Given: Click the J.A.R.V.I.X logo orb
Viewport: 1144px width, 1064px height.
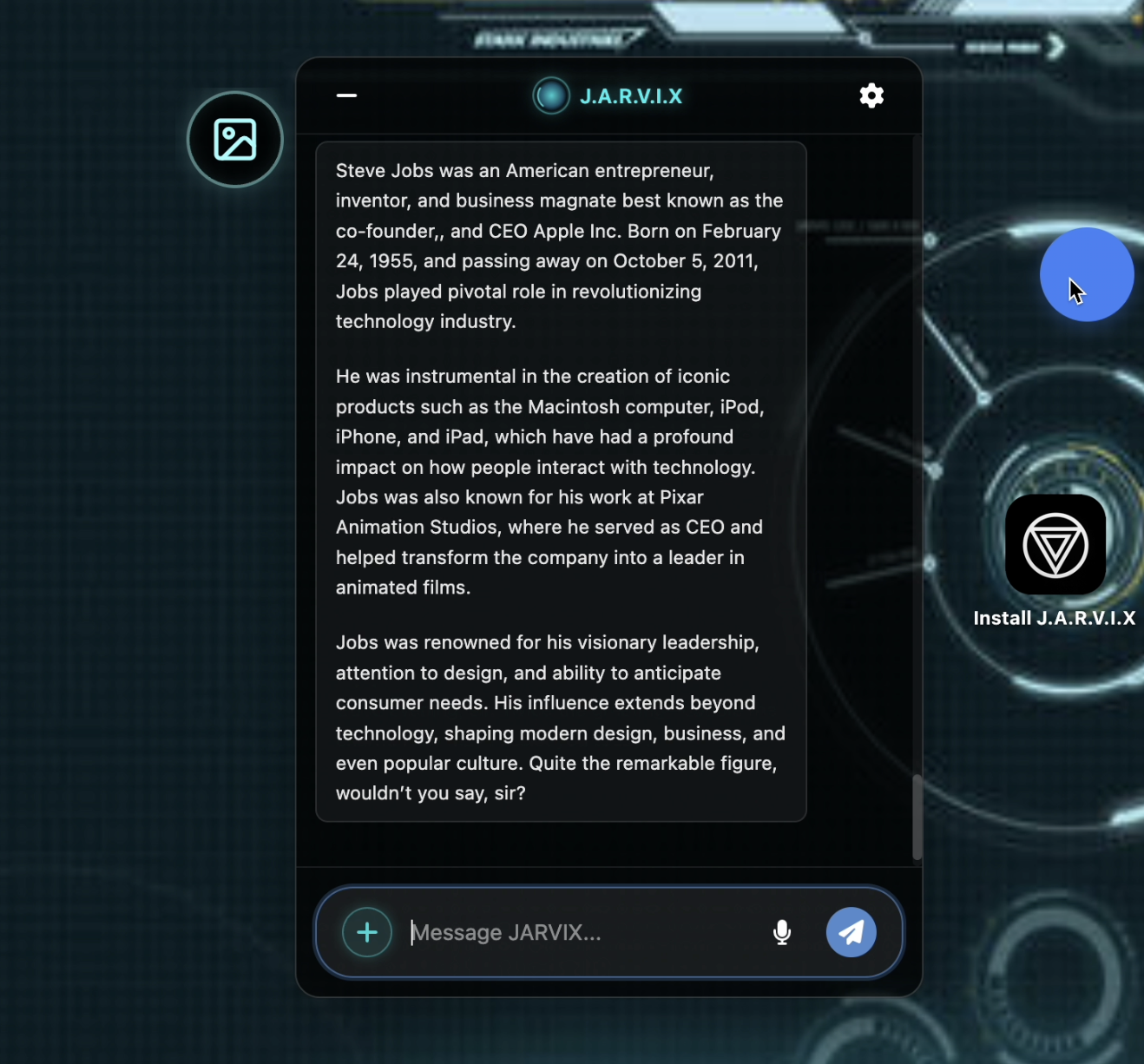Looking at the screenshot, I should click(x=550, y=95).
